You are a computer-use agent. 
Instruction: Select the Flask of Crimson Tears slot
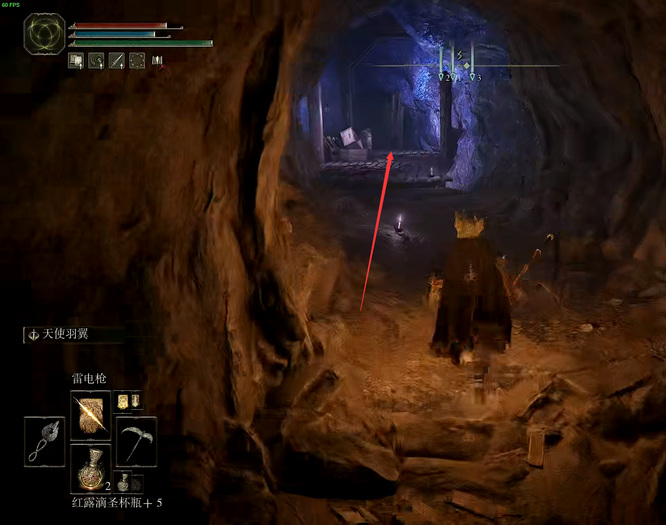(x=90, y=468)
